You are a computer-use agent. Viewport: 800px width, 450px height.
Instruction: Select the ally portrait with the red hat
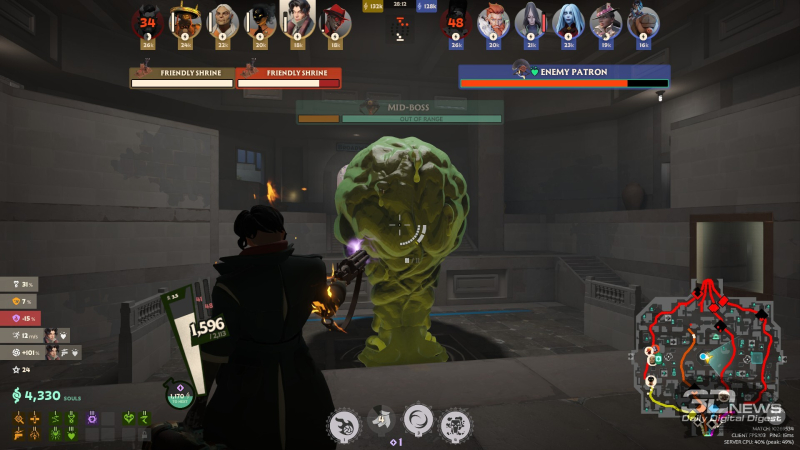(x=334, y=20)
